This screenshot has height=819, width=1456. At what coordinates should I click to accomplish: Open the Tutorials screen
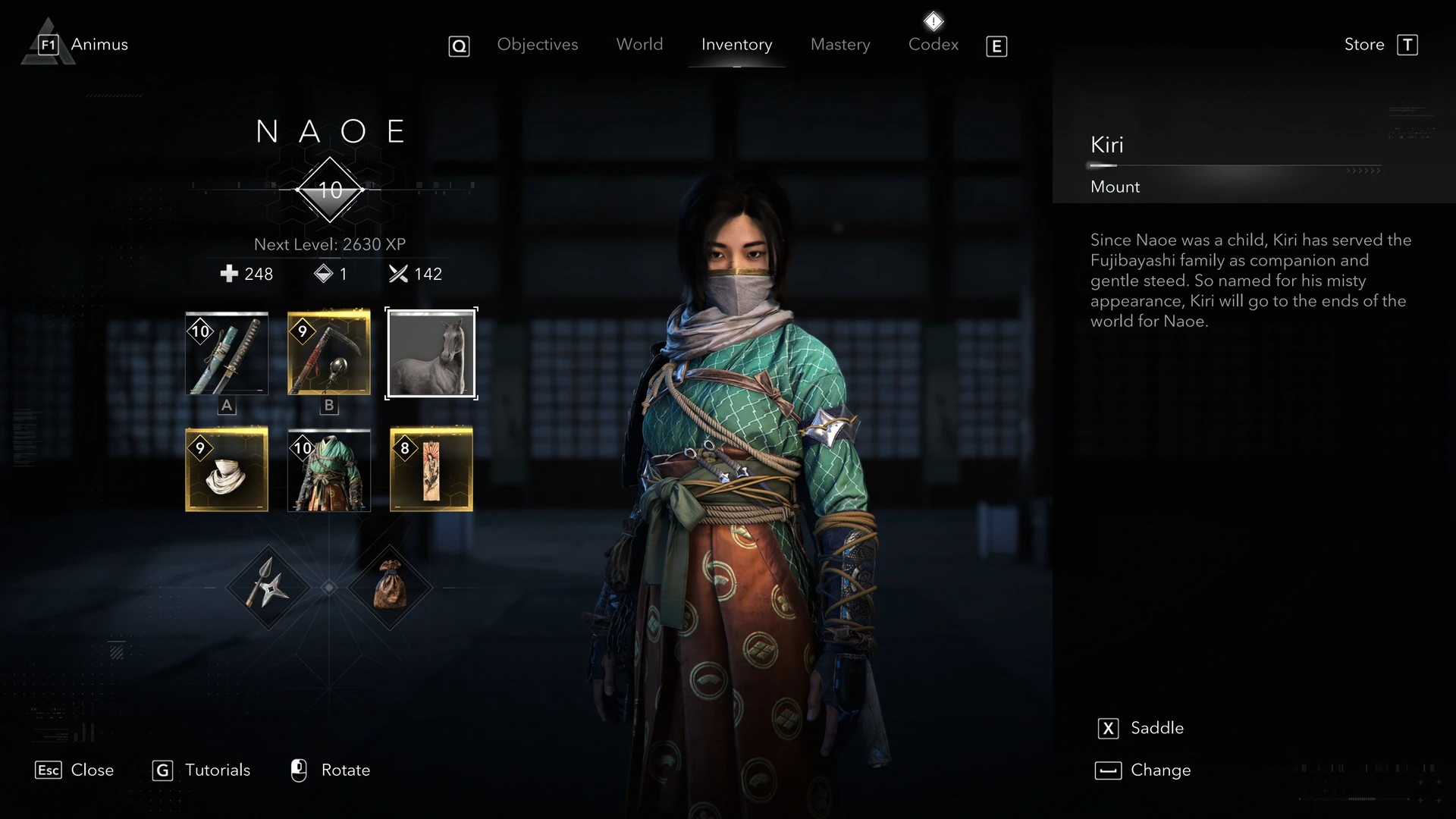(x=201, y=770)
